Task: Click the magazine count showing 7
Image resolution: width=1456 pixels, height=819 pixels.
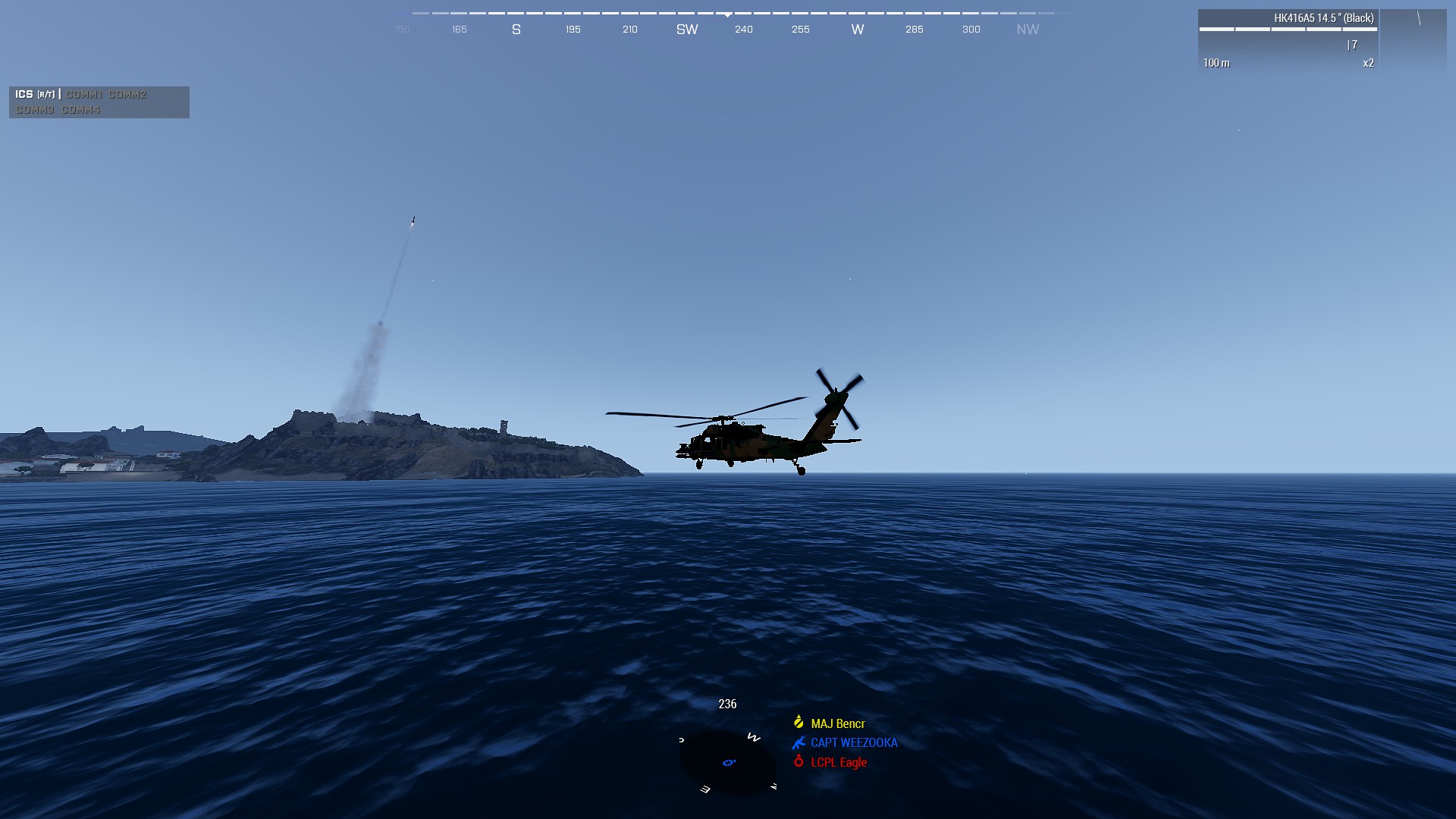Action: coord(1354,45)
